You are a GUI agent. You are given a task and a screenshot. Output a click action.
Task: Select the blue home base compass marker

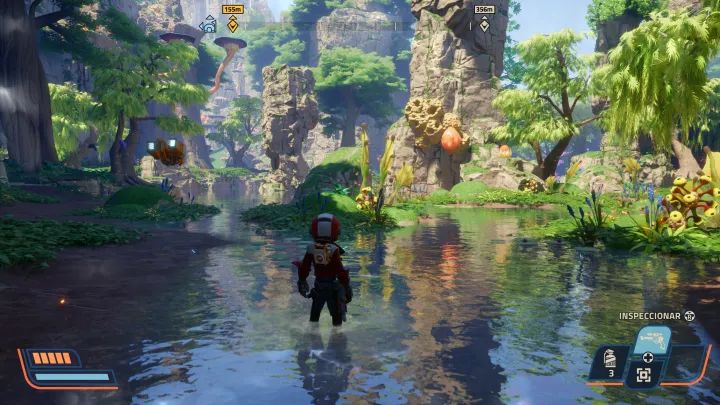point(209,25)
